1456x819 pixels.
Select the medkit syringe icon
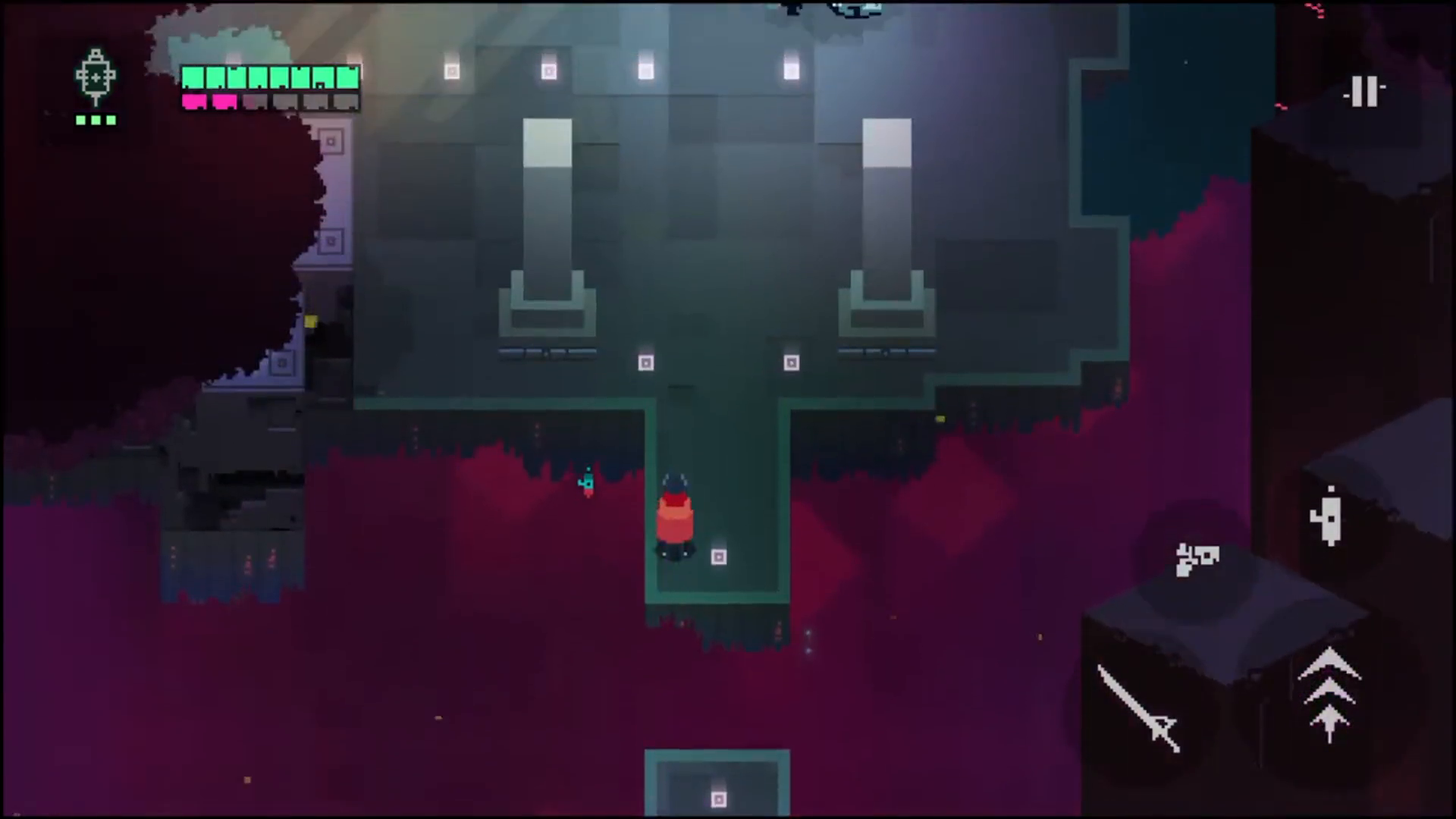tap(95, 76)
